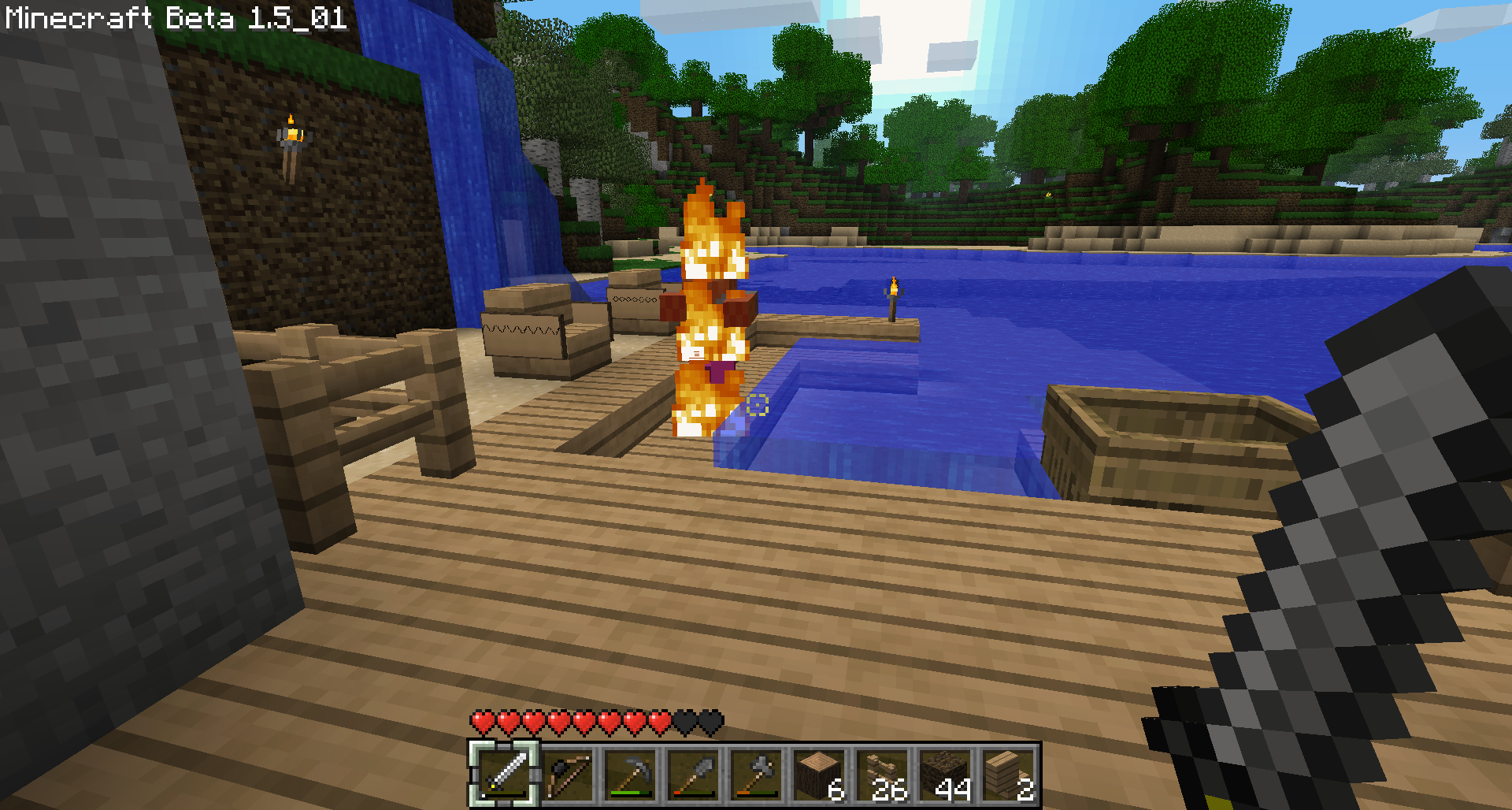Screen dimensions: 1512x810
Task: Select the stone shovel hotbar slot
Action: [x=694, y=774]
